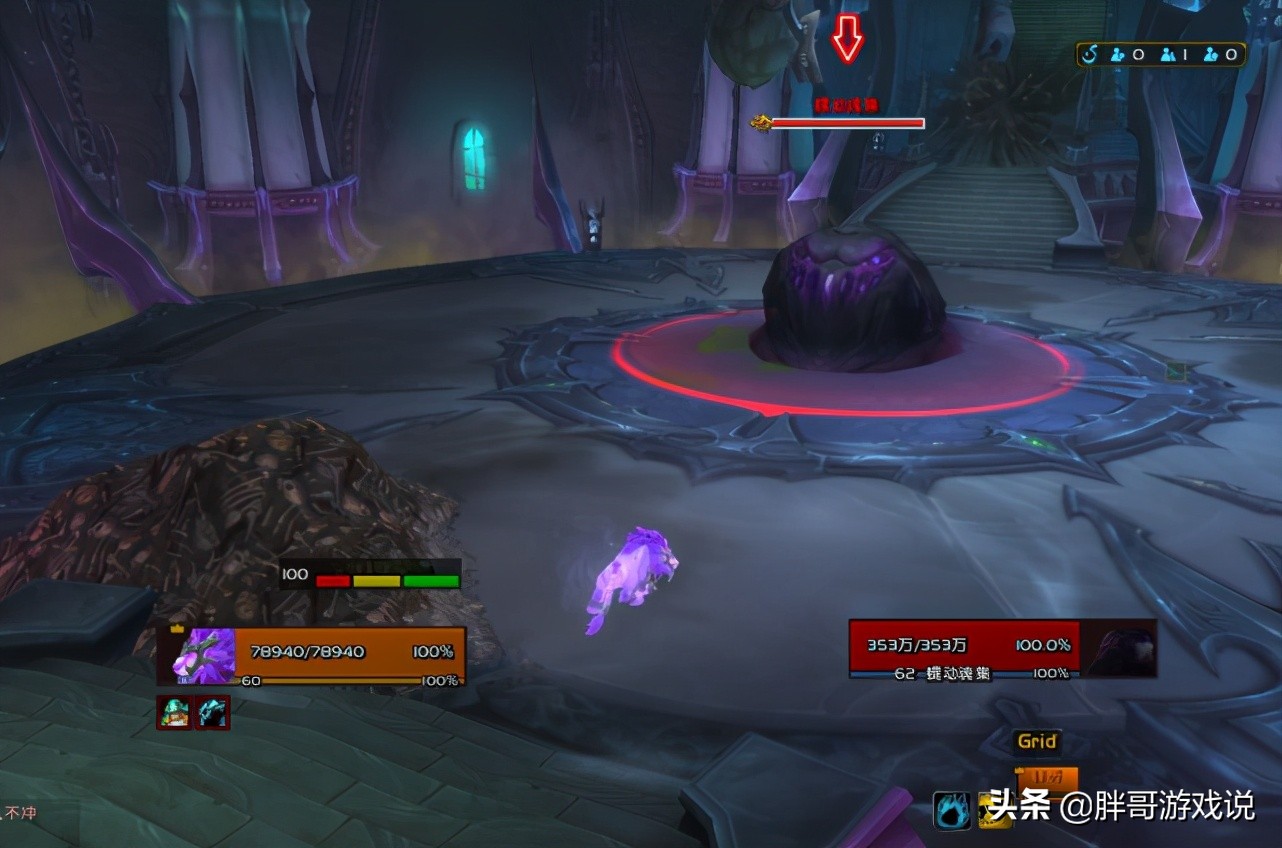The height and width of the screenshot is (848, 1282).
Task: Select the player unit frame portrait
Action: (204, 655)
